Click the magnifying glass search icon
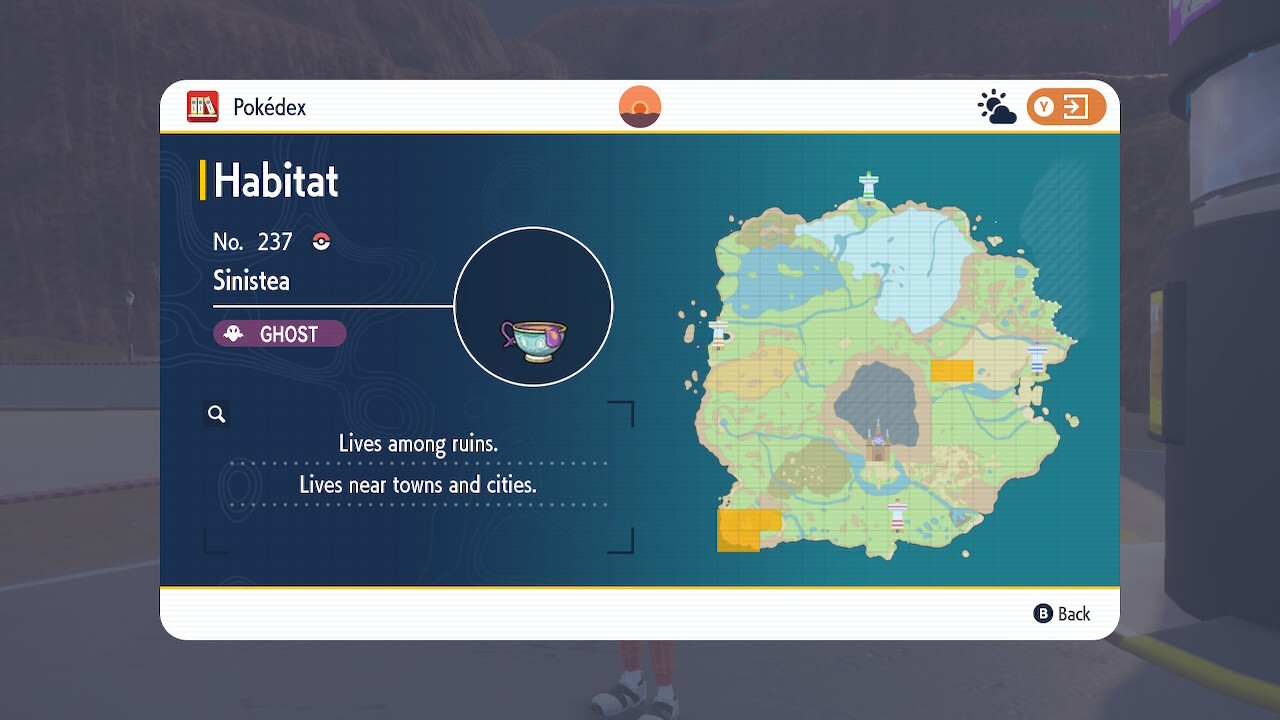Screen dimensions: 1280x720 (x=217, y=413)
